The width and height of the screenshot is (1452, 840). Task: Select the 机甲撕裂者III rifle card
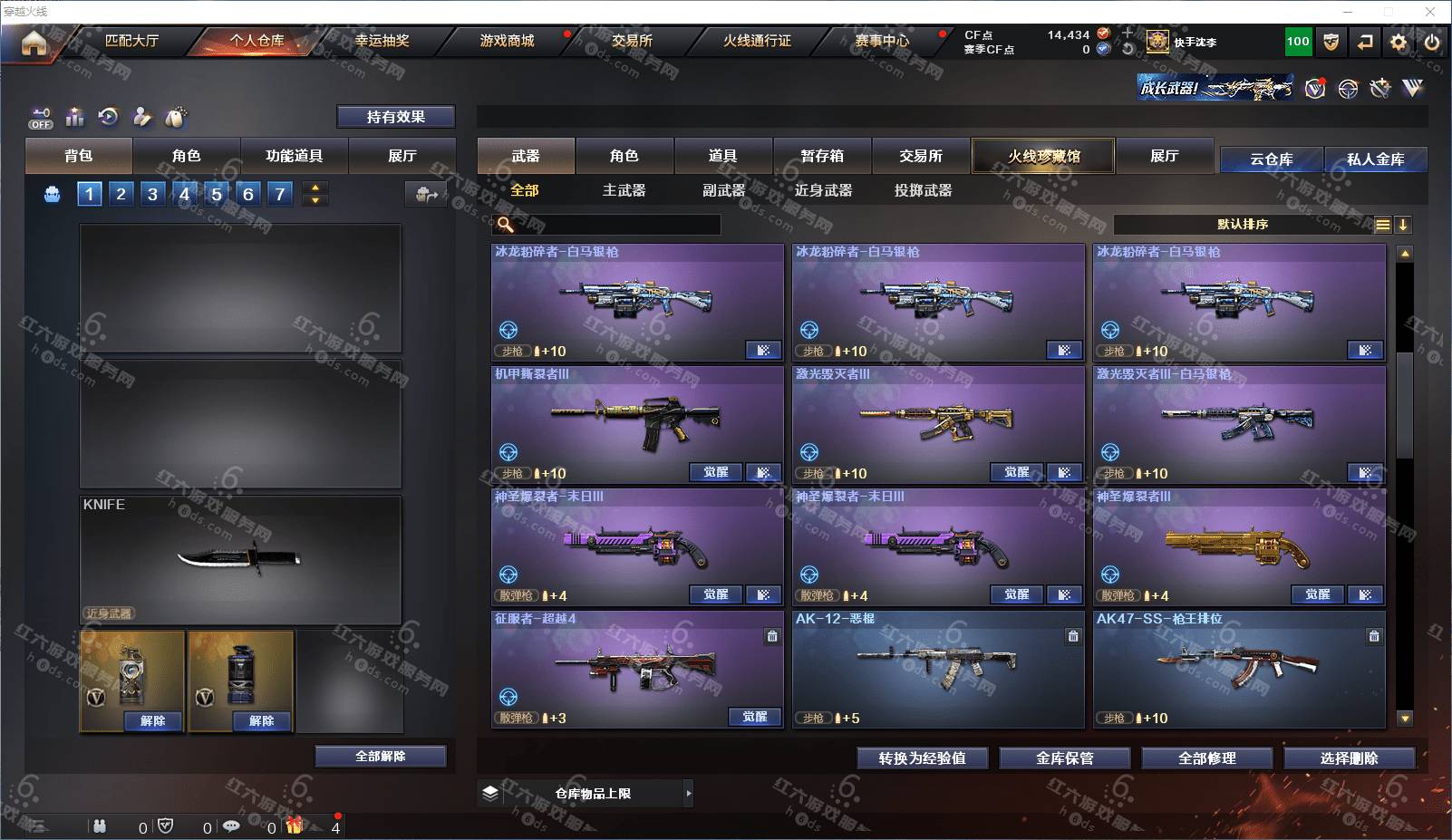pos(637,424)
